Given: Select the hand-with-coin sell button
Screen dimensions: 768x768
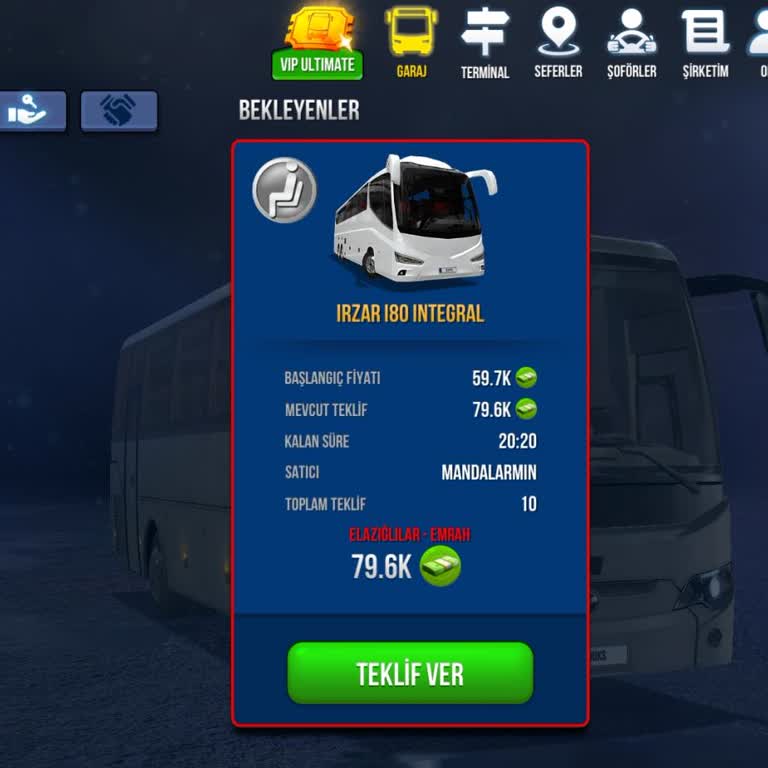Looking at the screenshot, I should (32, 111).
